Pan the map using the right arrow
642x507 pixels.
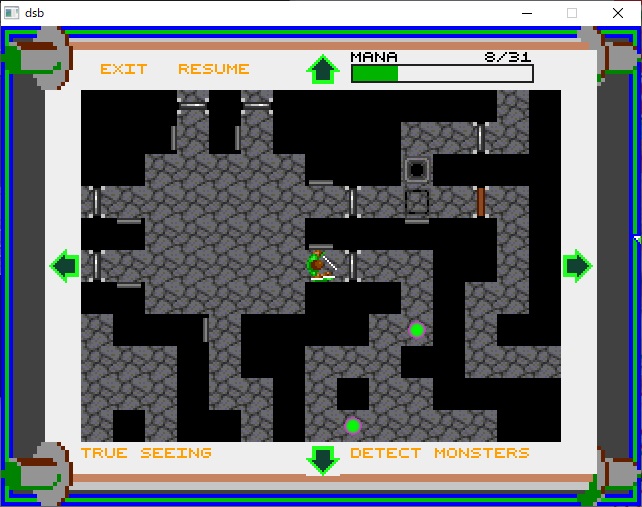[577, 265]
